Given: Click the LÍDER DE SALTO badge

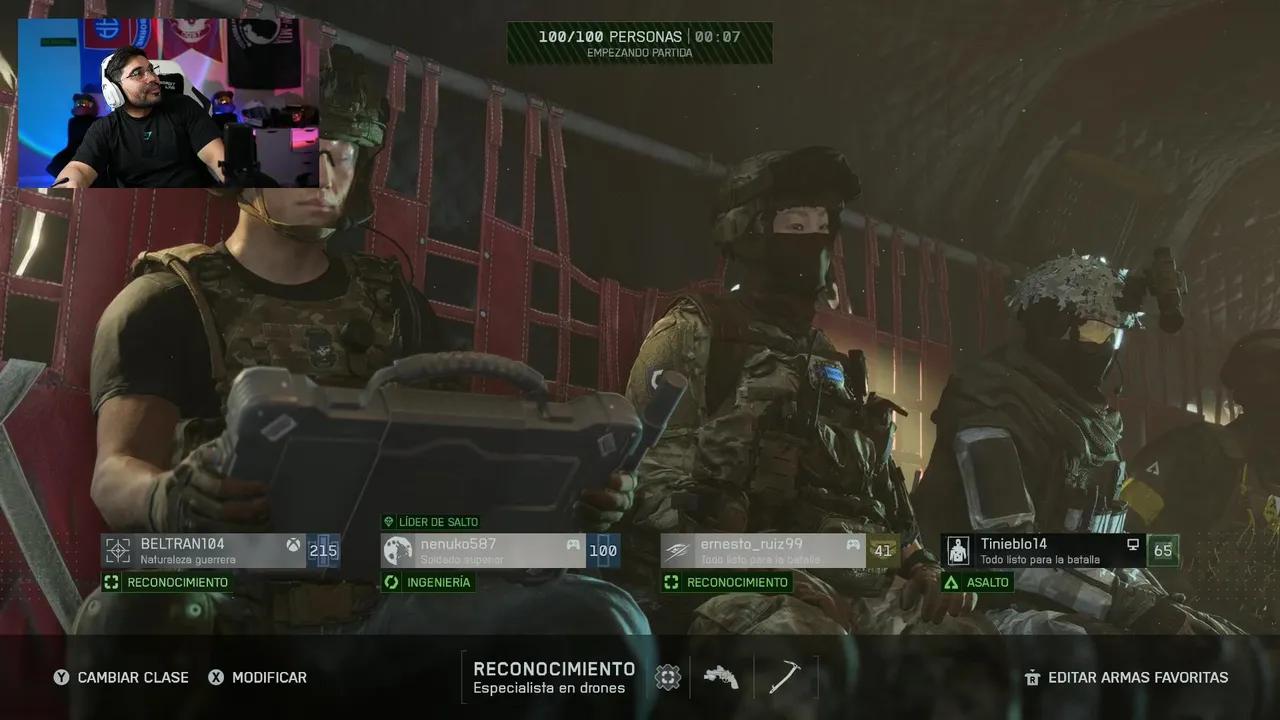Looking at the screenshot, I should (431, 522).
